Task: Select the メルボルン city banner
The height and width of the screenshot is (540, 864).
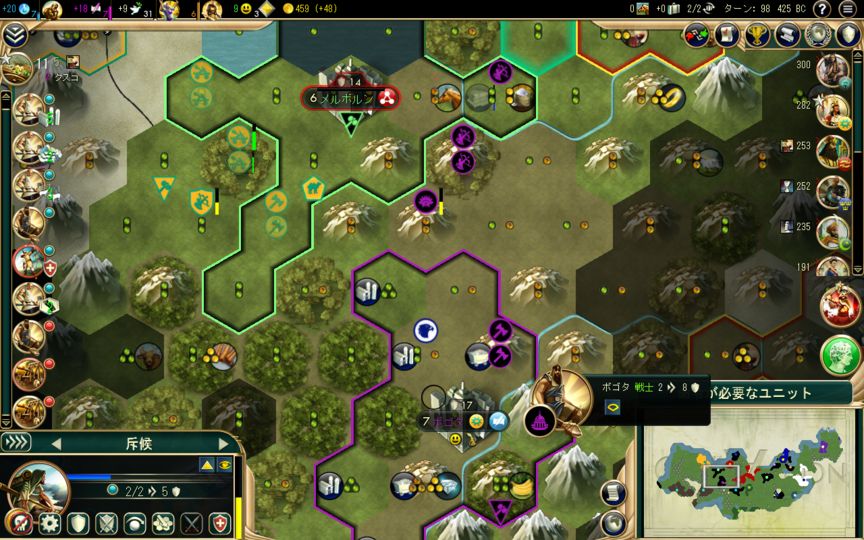Action: [x=347, y=98]
